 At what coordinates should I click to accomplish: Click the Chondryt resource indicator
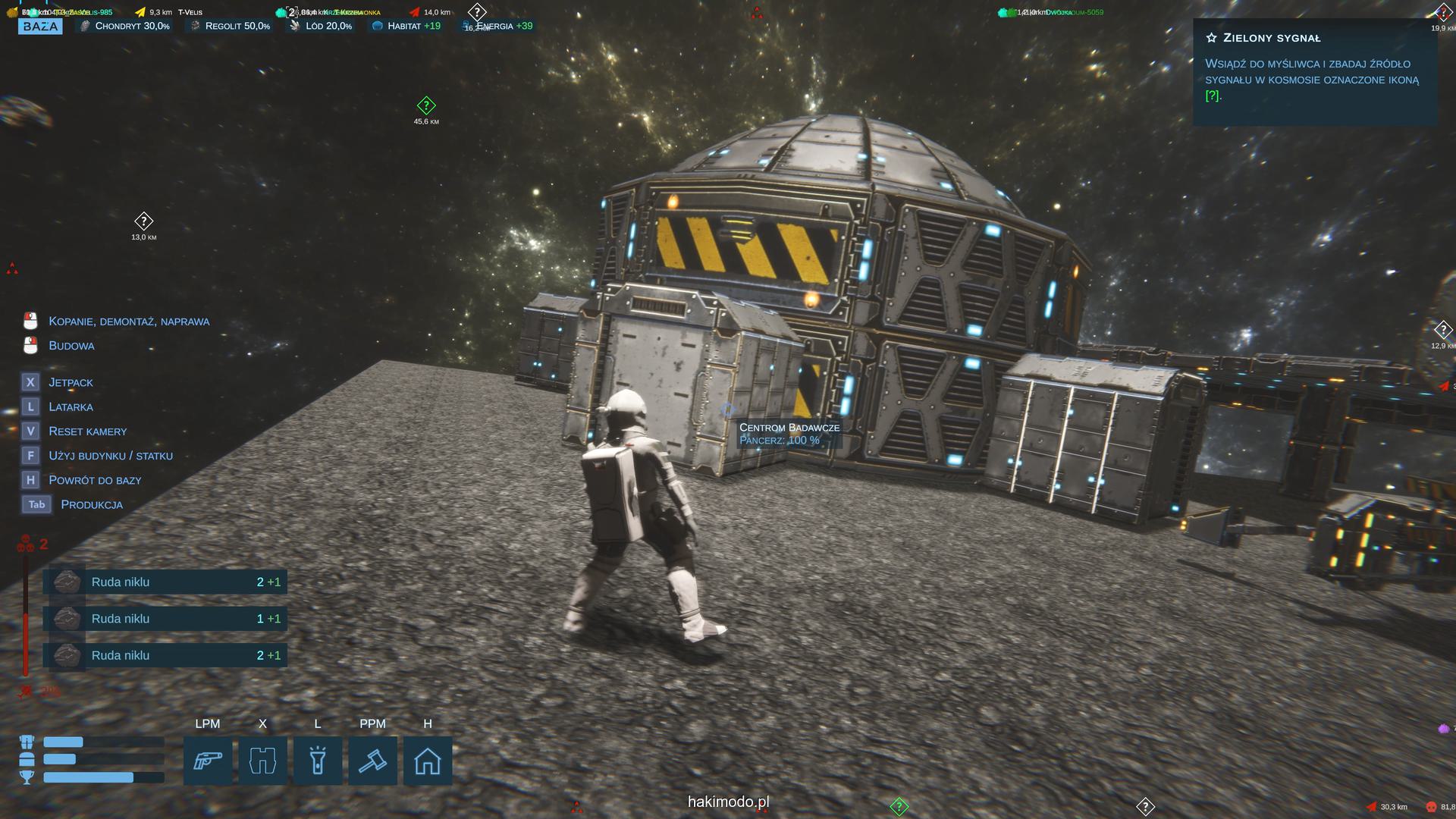click(x=126, y=27)
